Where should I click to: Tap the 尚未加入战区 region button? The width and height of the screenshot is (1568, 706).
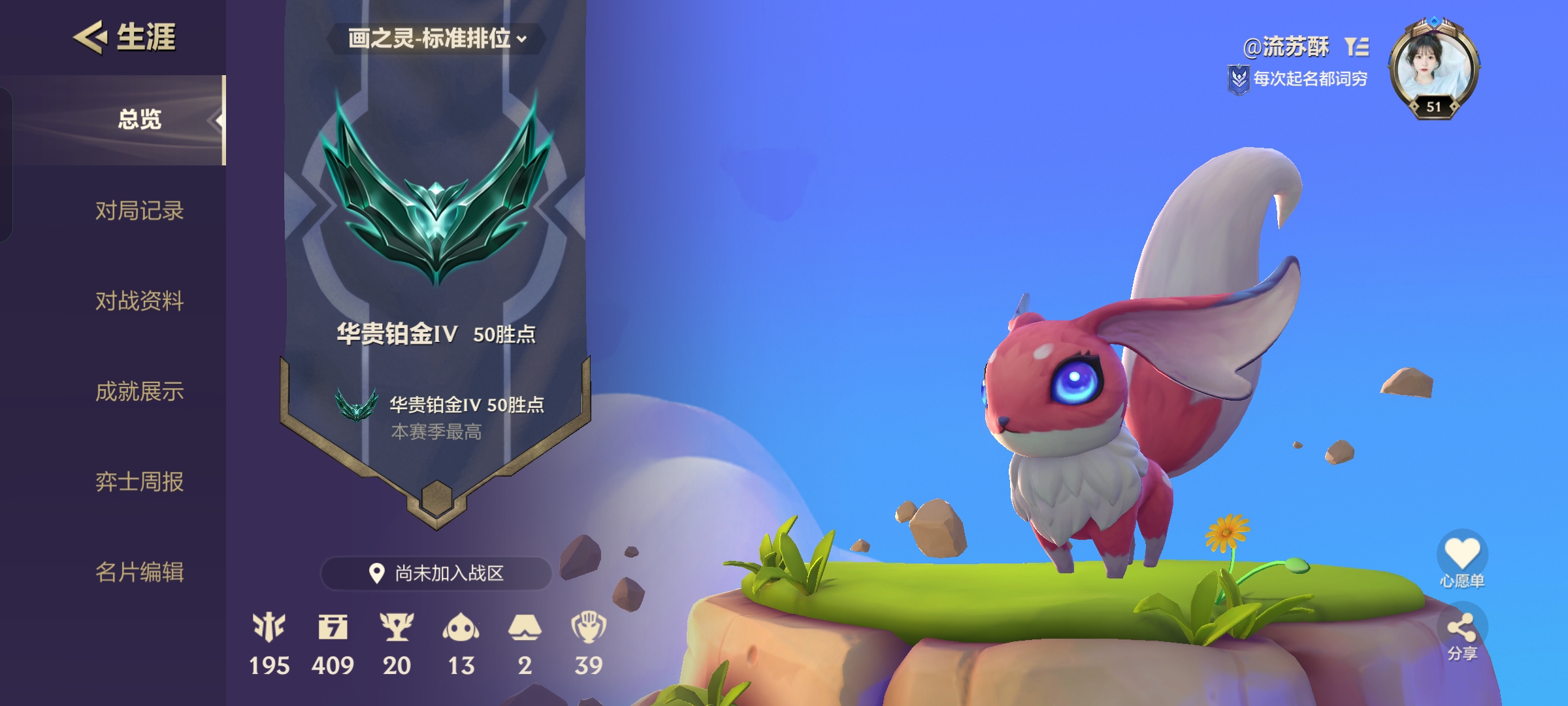tap(436, 573)
